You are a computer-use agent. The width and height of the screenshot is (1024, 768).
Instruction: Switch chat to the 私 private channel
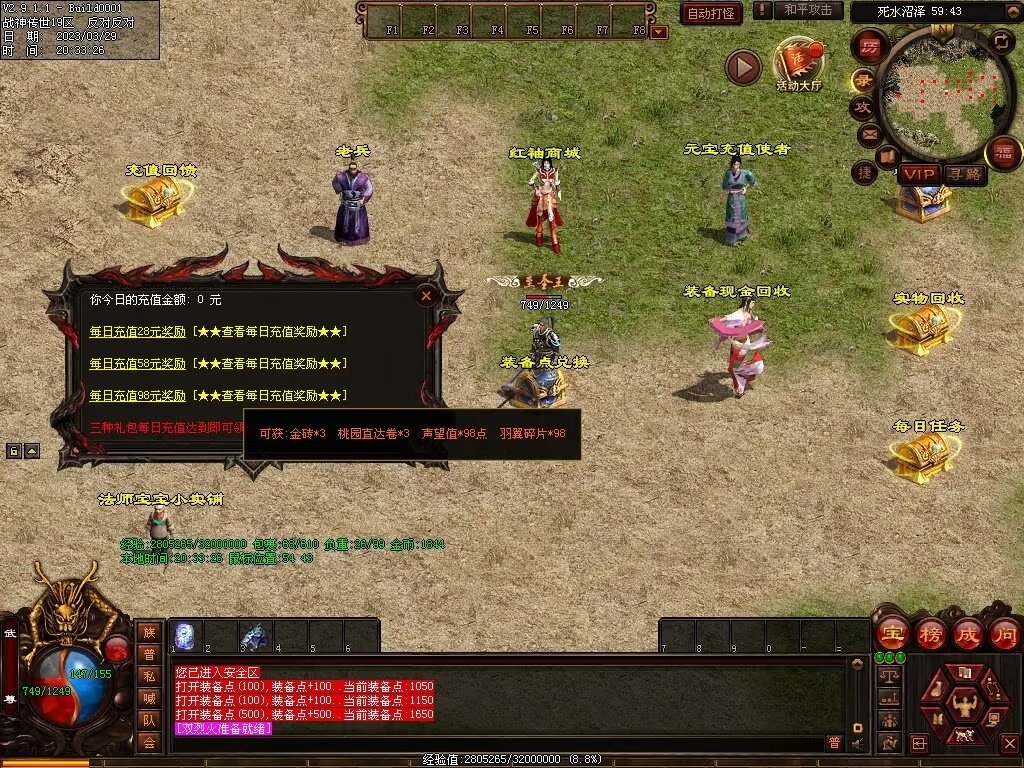pyautogui.click(x=148, y=676)
